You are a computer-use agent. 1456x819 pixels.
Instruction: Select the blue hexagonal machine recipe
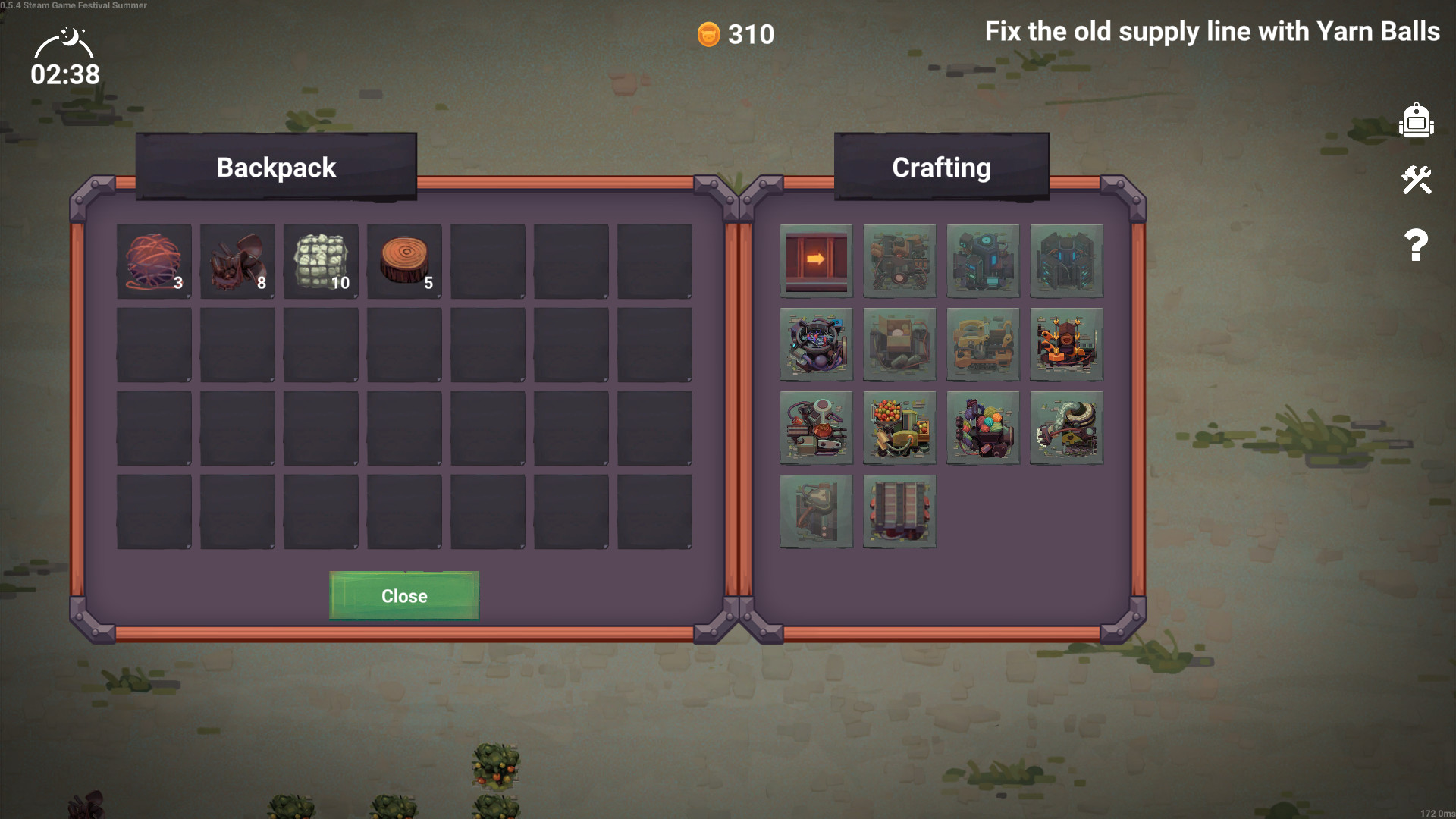(x=983, y=260)
